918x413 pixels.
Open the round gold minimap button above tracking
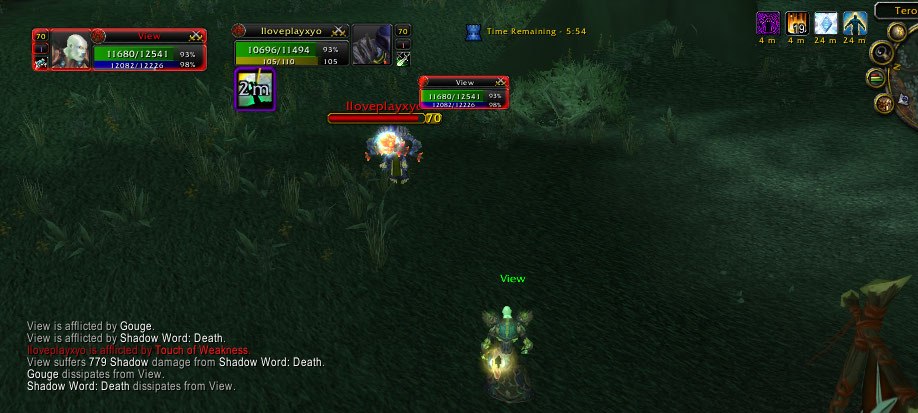pyautogui.click(x=896, y=32)
